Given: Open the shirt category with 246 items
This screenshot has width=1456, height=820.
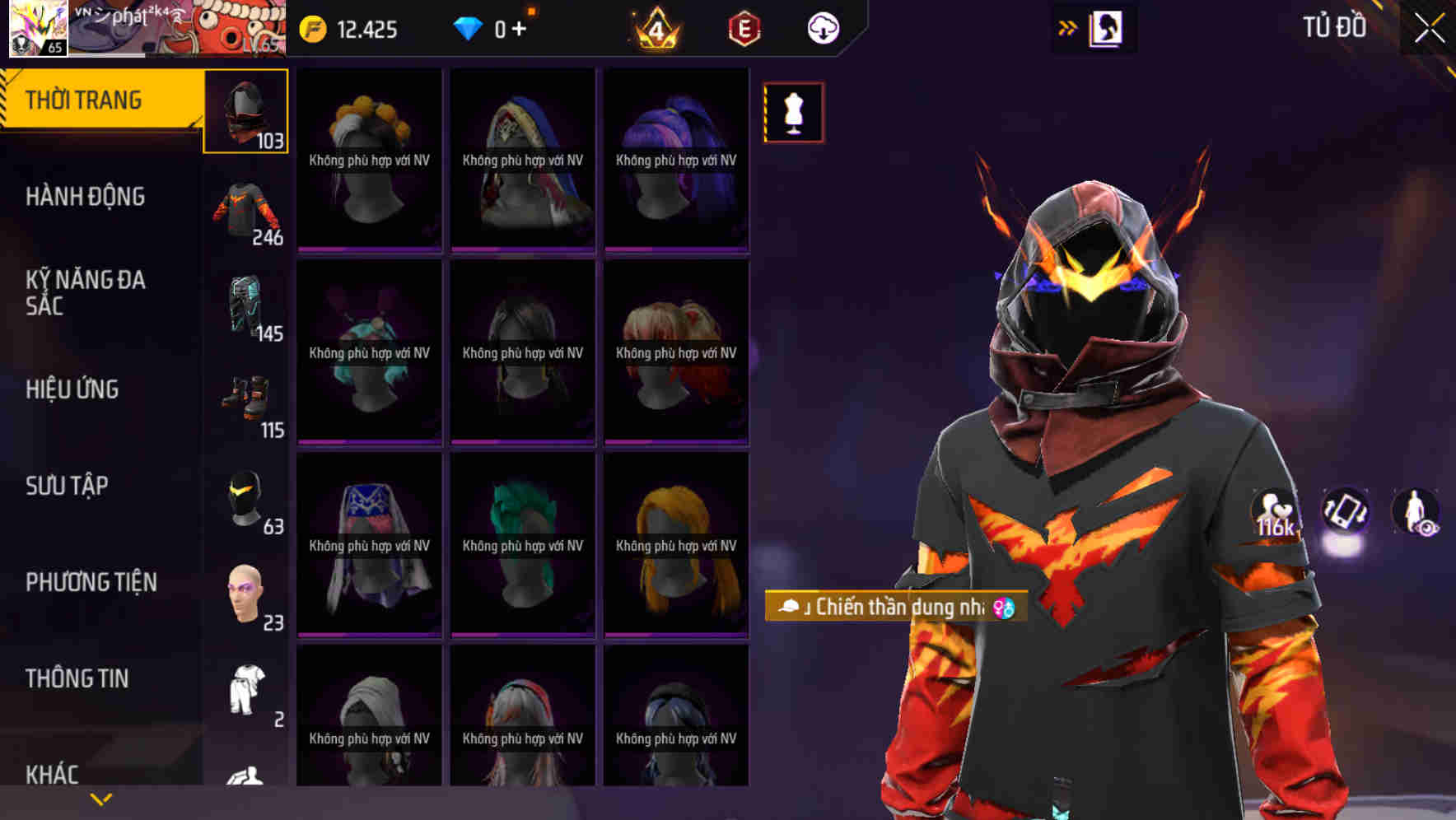Looking at the screenshot, I should (245, 210).
